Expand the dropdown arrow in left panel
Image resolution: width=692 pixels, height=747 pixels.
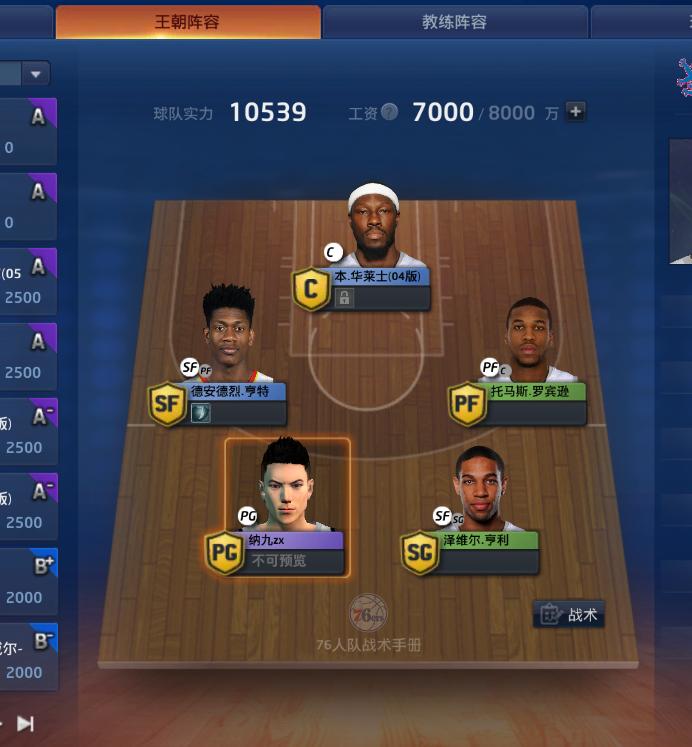click(x=36, y=74)
